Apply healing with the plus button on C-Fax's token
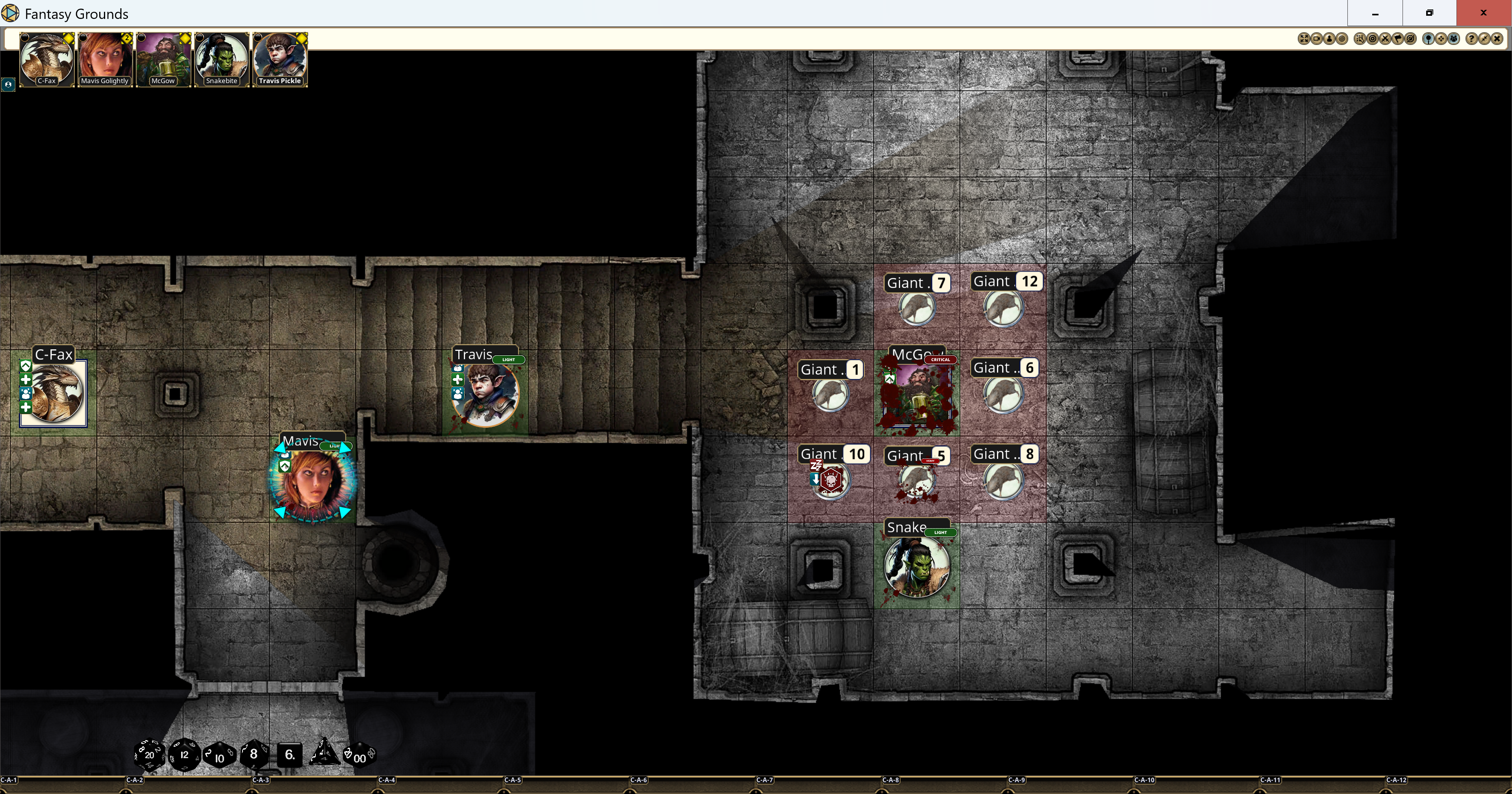The width and height of the screenshot is (1512, 794). tap(25, 379)
